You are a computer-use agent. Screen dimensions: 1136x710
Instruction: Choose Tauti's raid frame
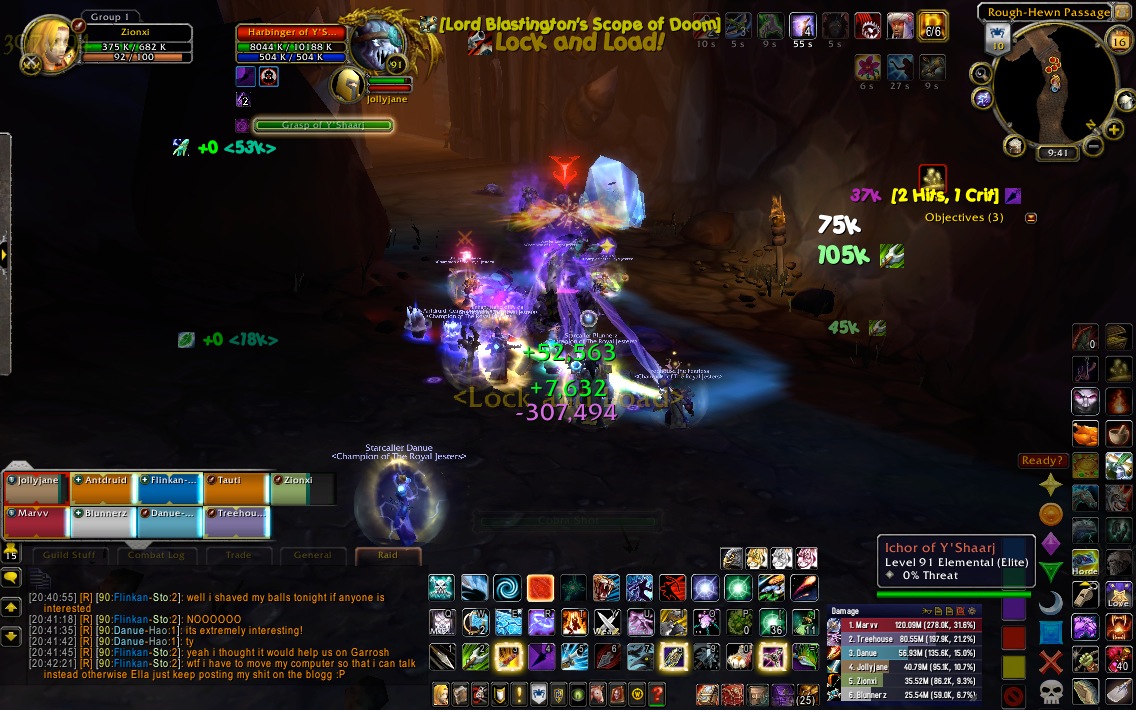coord(236,487)
